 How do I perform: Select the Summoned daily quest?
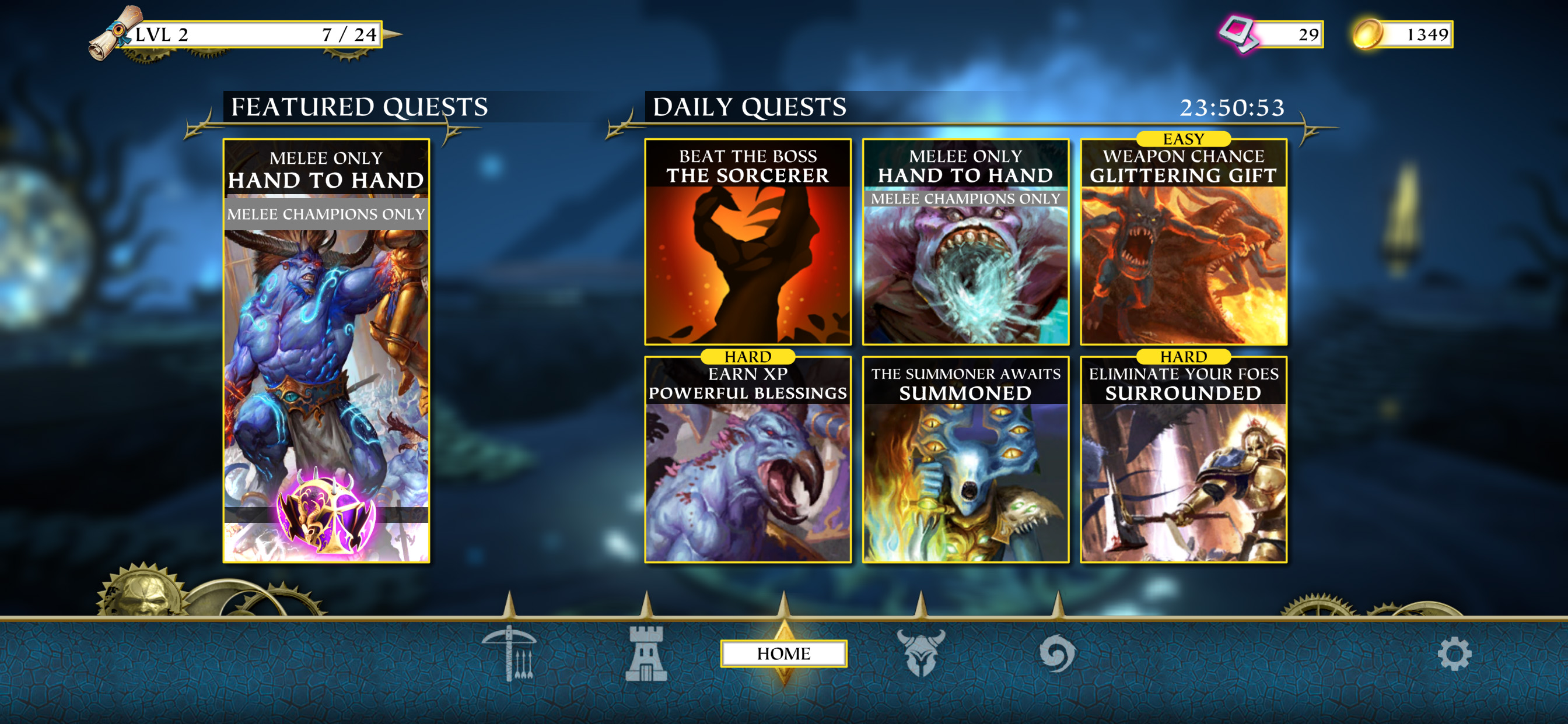click(x=965, y=460)
